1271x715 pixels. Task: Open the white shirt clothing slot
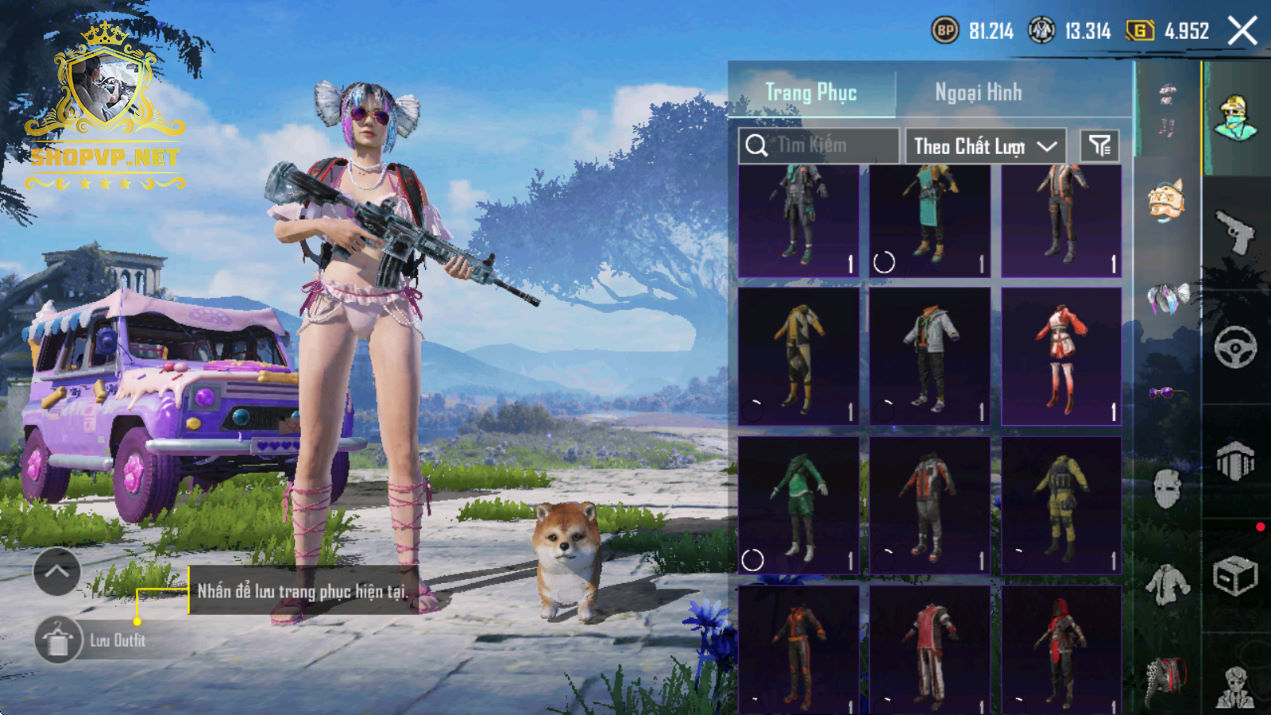[1166, 583]
